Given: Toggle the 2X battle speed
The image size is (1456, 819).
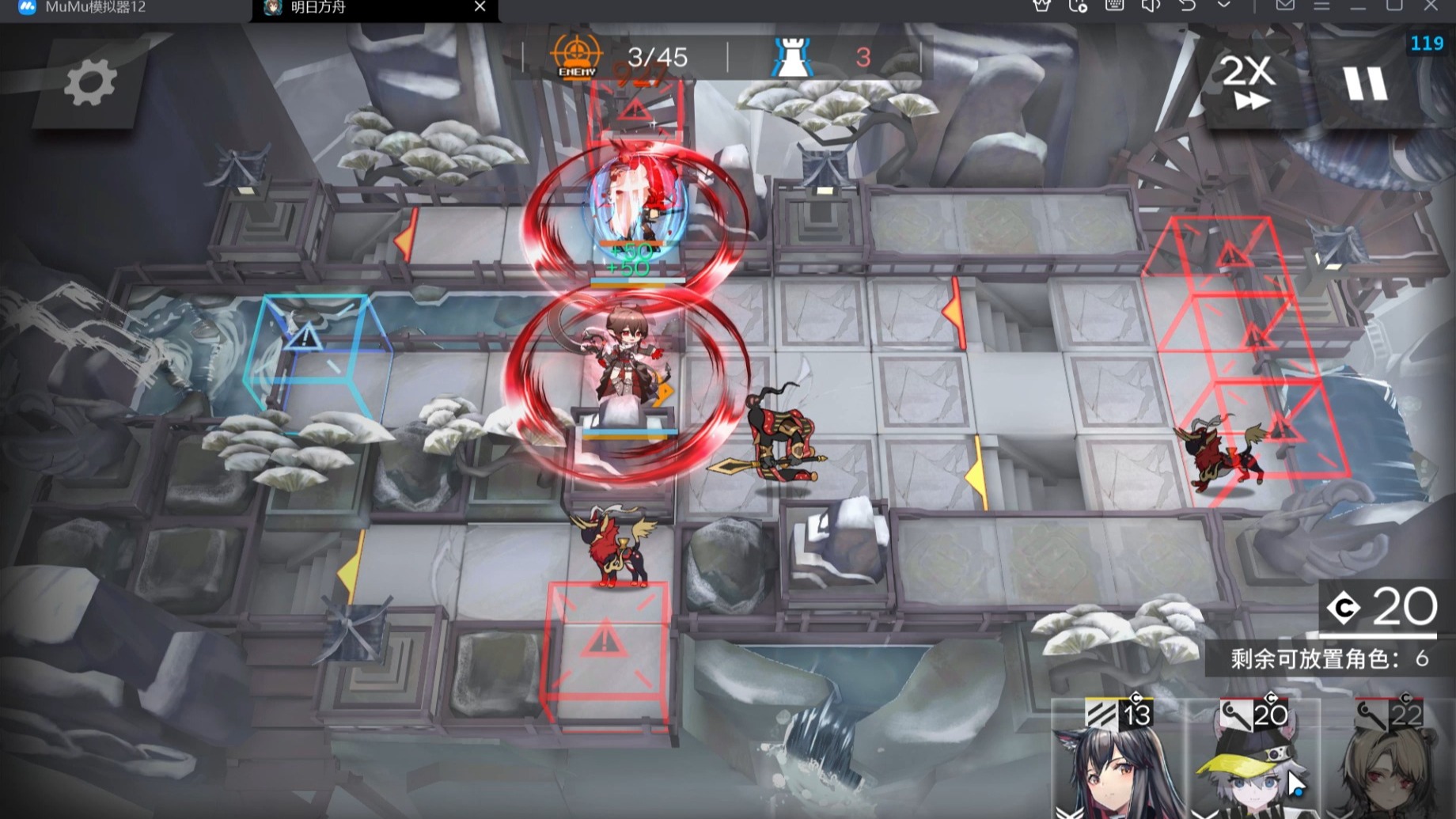Looking at the screenshot, I should coord(1248,82).
